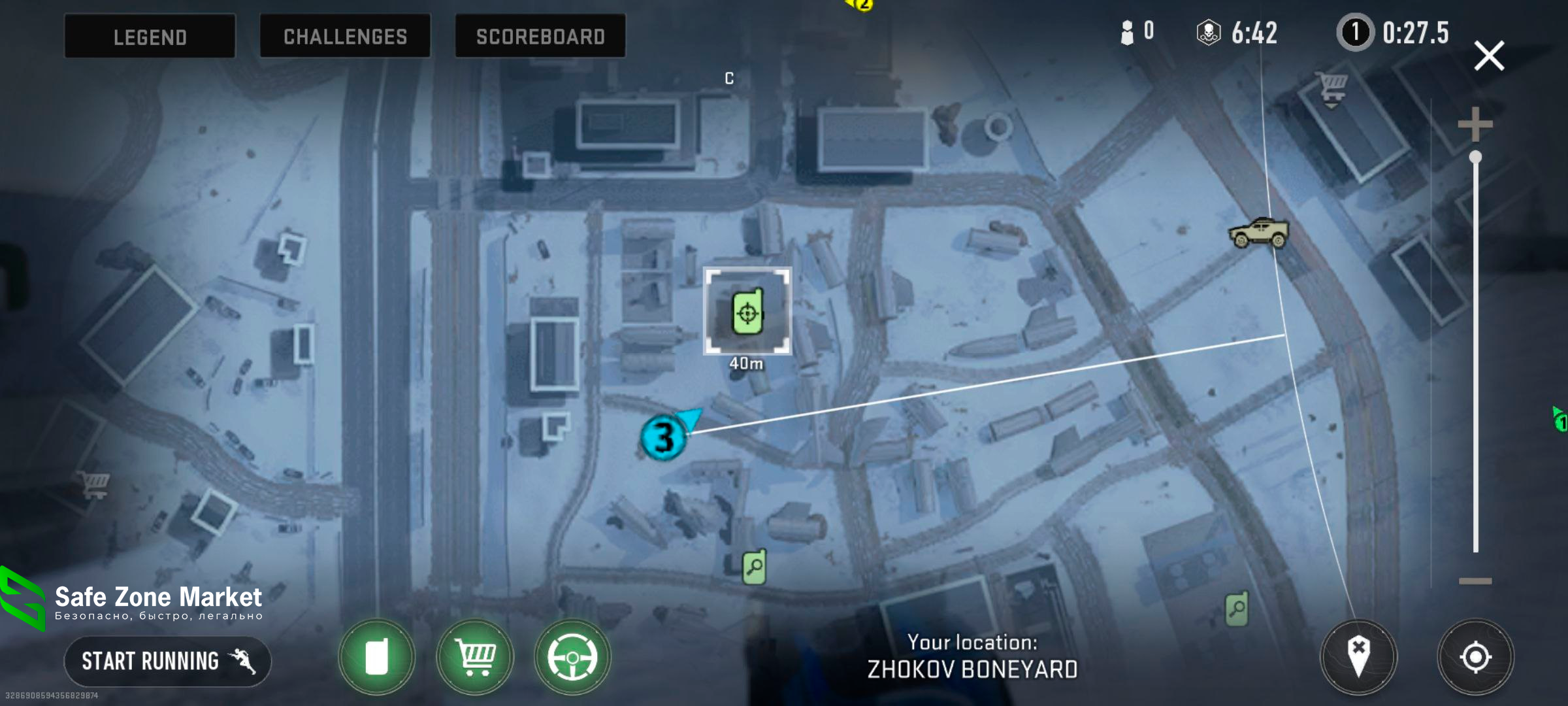Zoom out with the minus button
The image size is (1568, 706).
click(x=1475, y=580)
